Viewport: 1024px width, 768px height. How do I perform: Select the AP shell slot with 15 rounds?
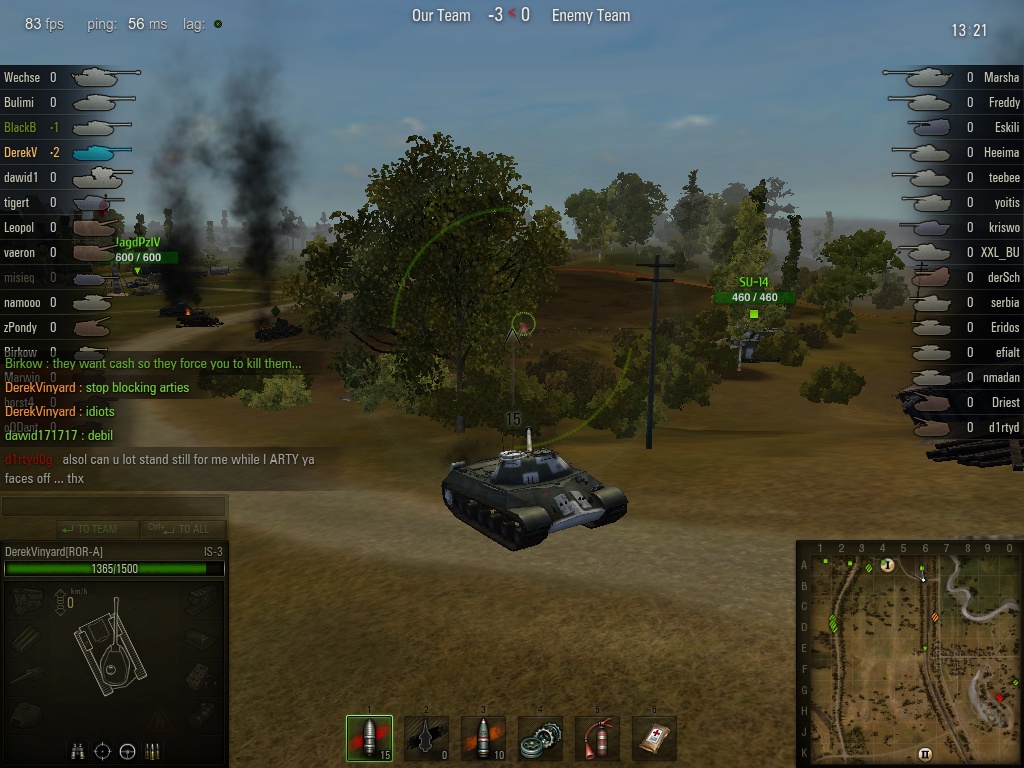[x=369, y=738]
